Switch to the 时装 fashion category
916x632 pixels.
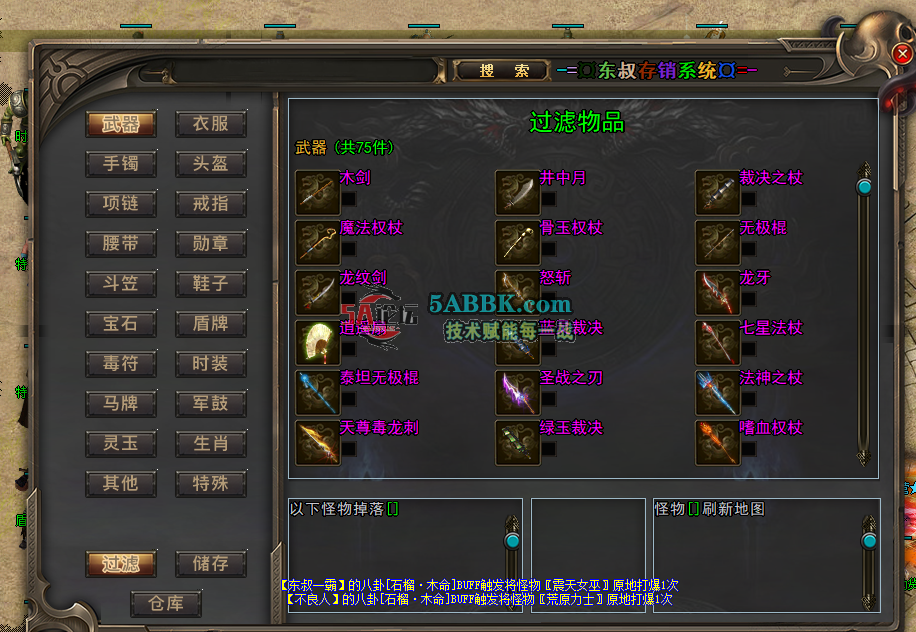click(x=211, y=364)
